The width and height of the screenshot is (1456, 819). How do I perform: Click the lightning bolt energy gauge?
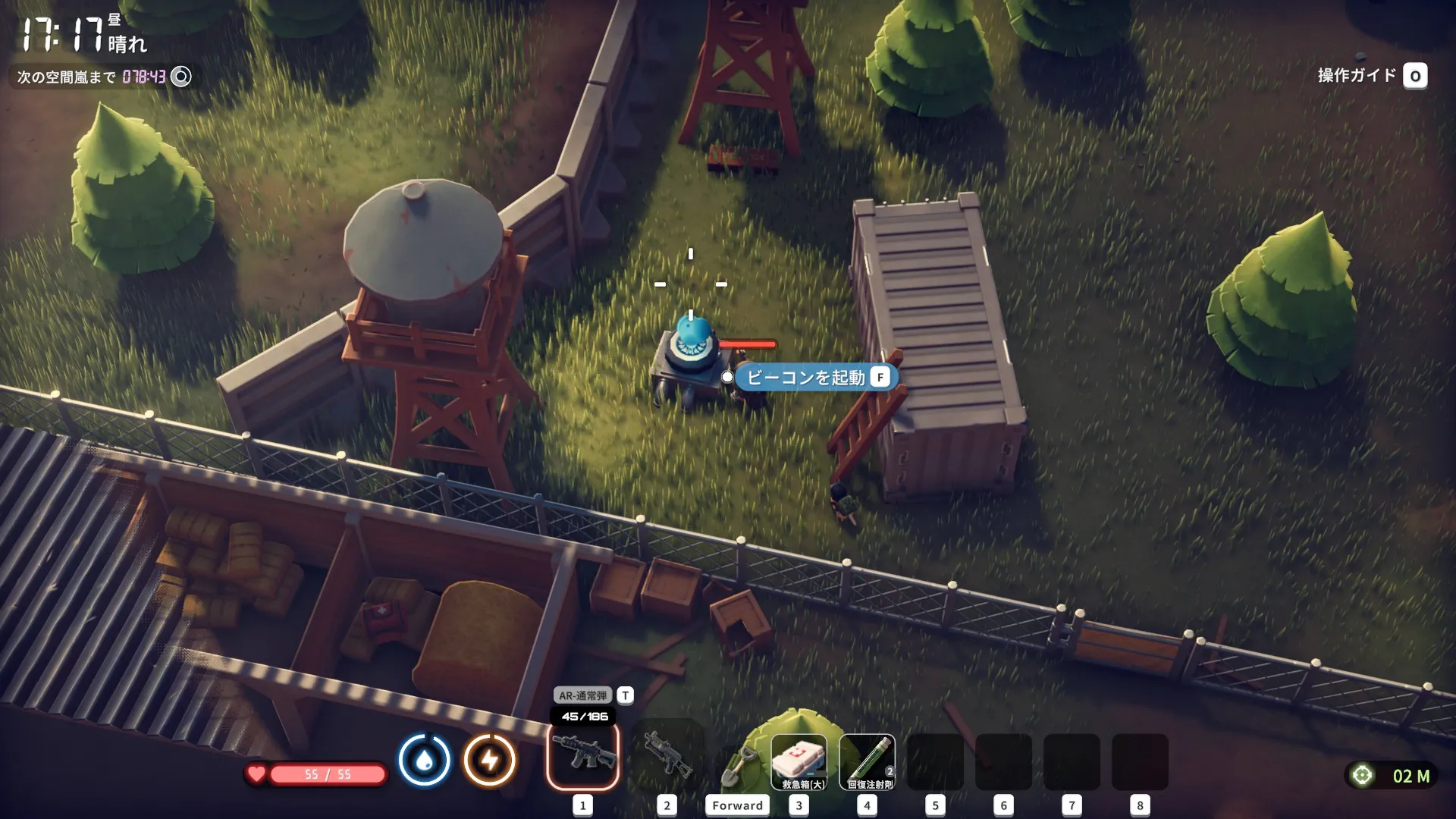(x=490, y=759)
